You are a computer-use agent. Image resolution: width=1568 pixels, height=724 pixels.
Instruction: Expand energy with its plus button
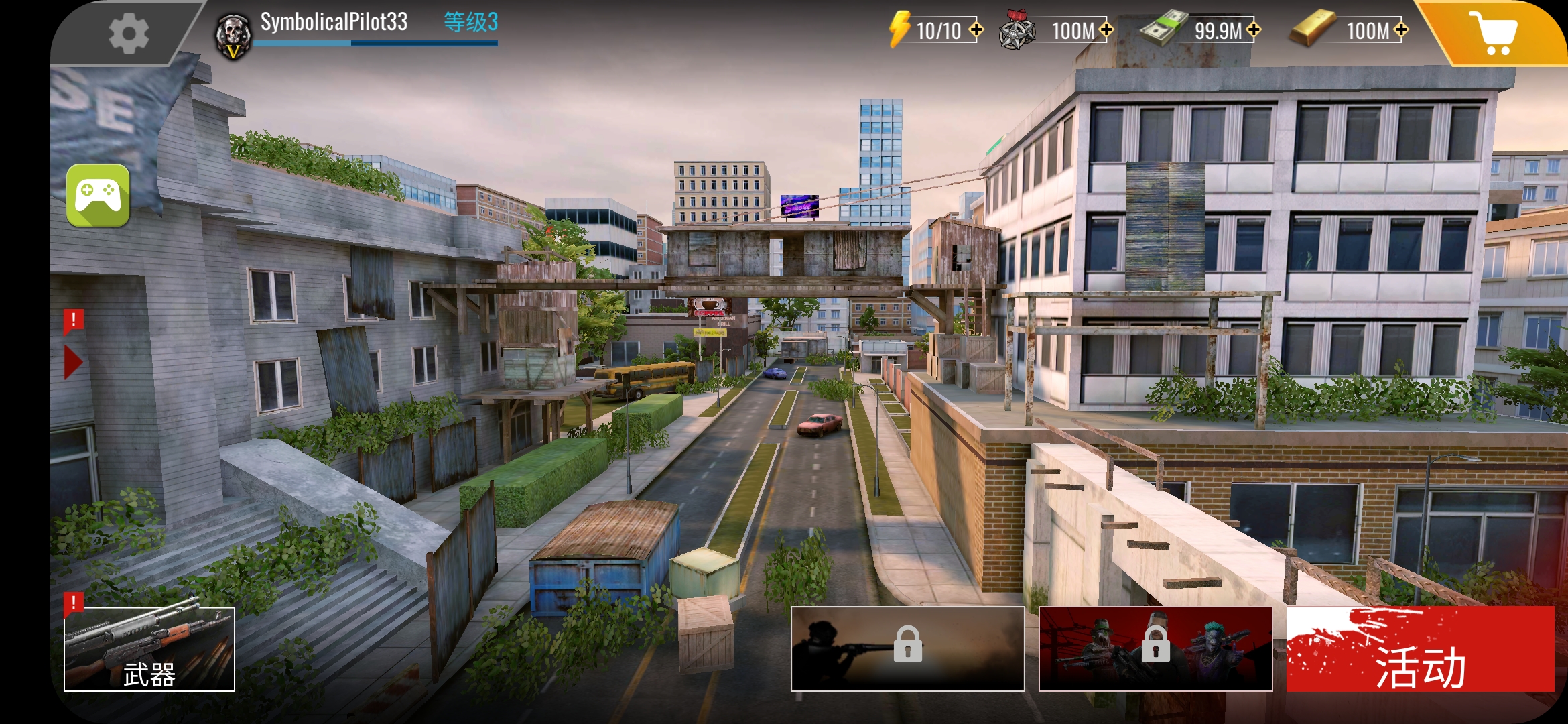(x=978, y=29)
